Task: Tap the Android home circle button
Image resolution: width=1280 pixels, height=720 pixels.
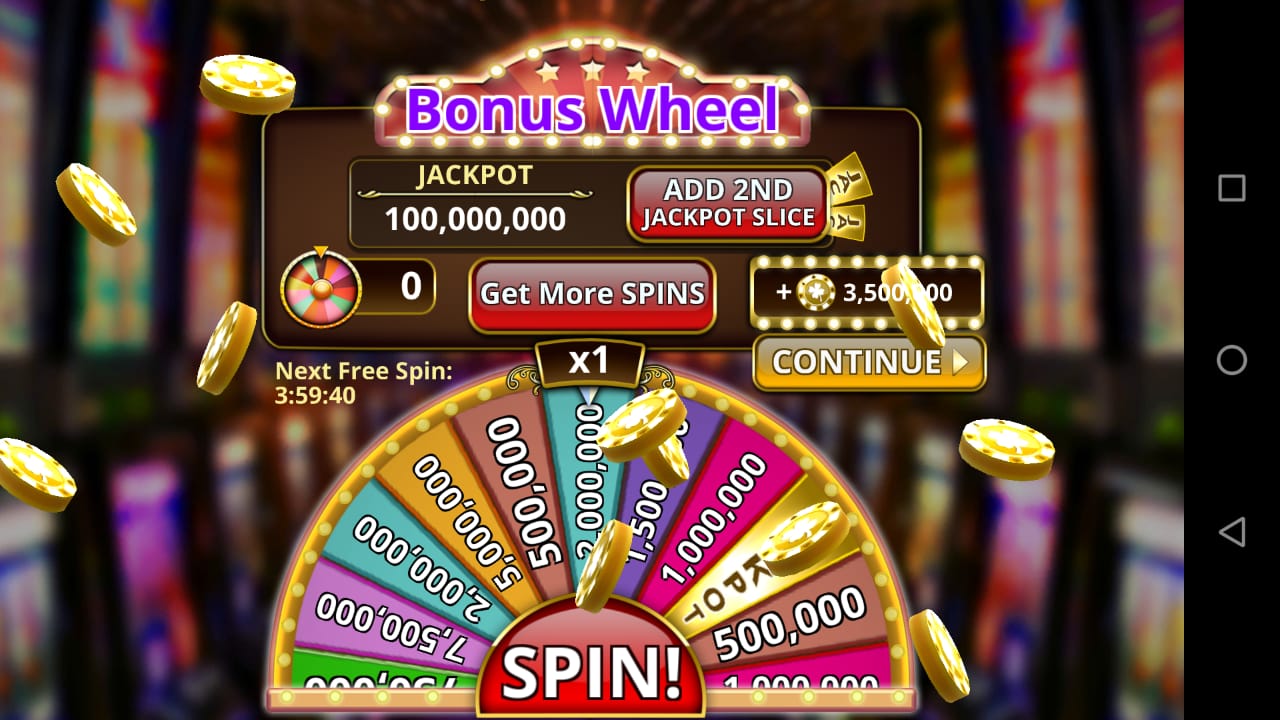Action: pos(1232,361)
